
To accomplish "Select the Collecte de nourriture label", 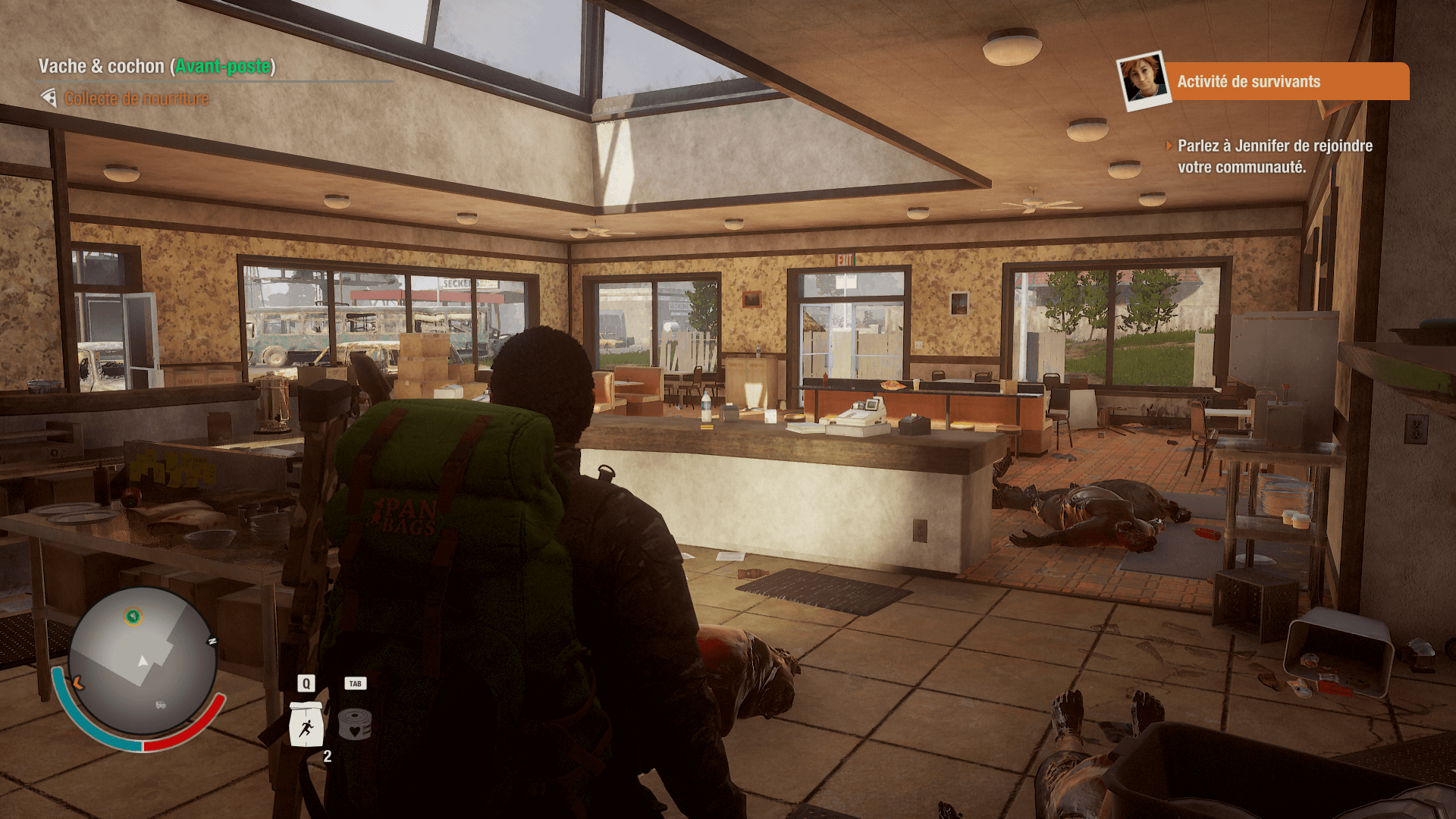I will [x=136, y=99].
